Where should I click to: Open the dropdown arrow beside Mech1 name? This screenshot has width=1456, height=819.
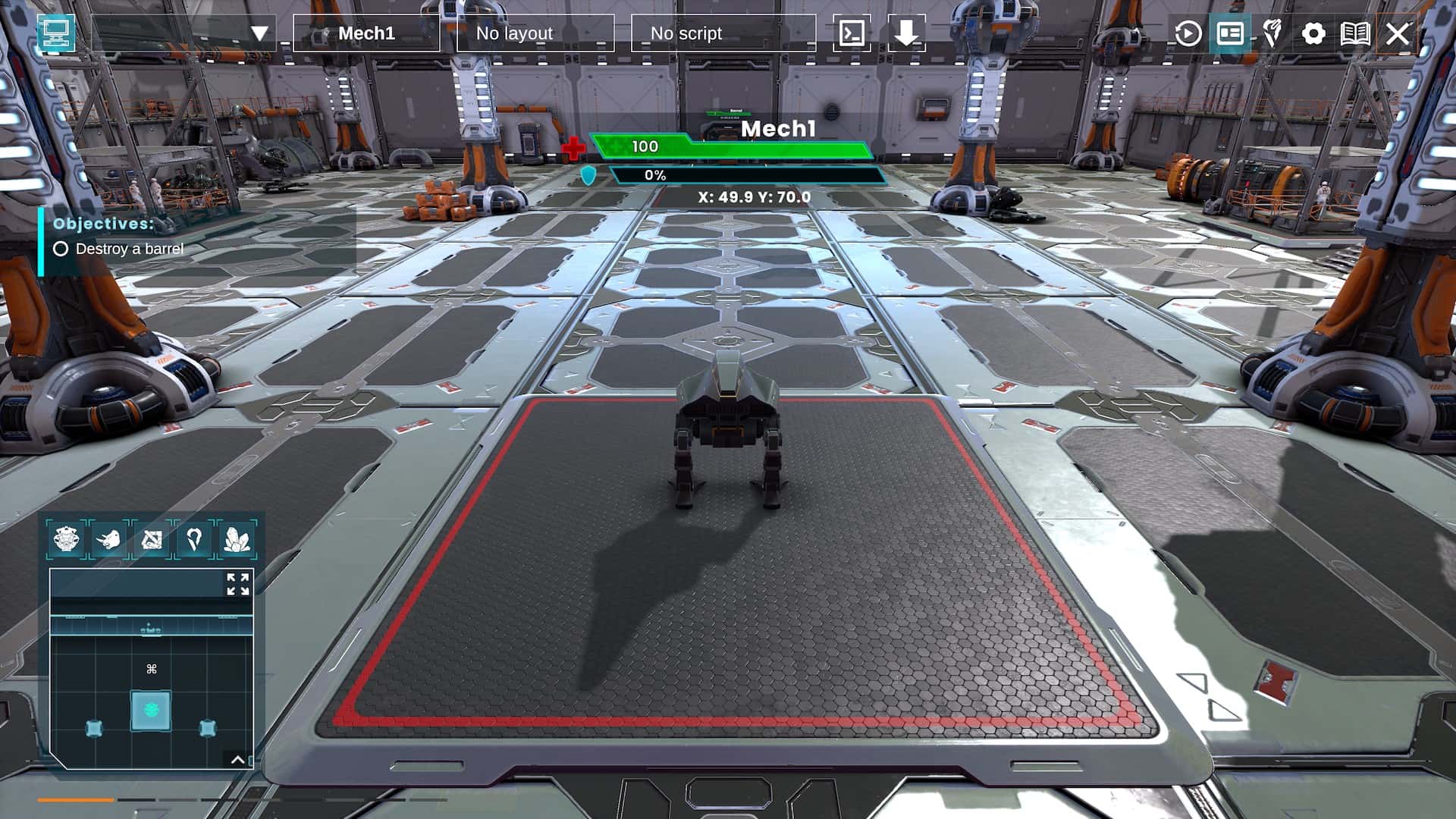pyautogui.click(x=259, y=33)
